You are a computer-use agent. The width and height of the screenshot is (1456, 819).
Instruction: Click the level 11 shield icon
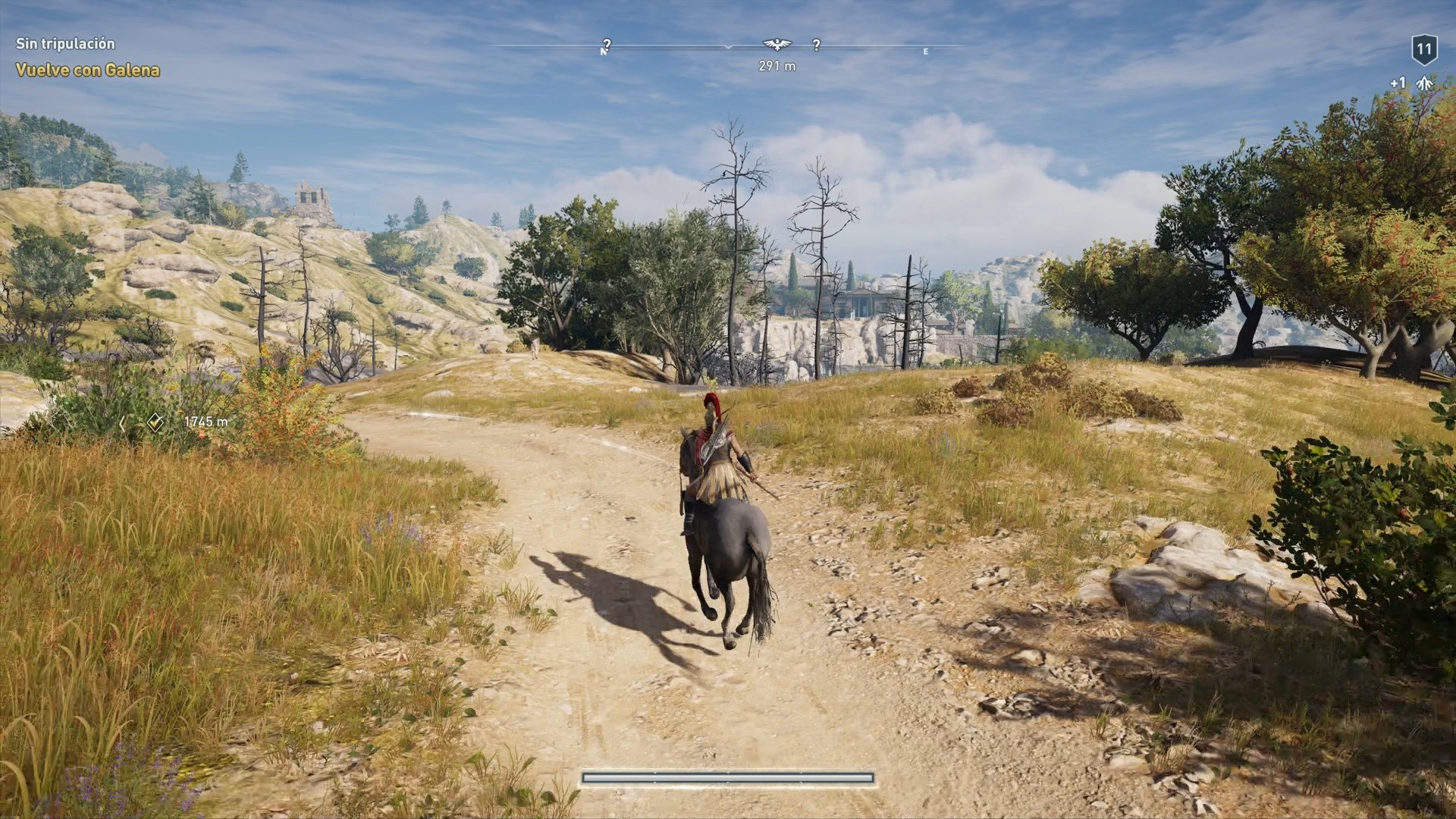click(1426, 48)
